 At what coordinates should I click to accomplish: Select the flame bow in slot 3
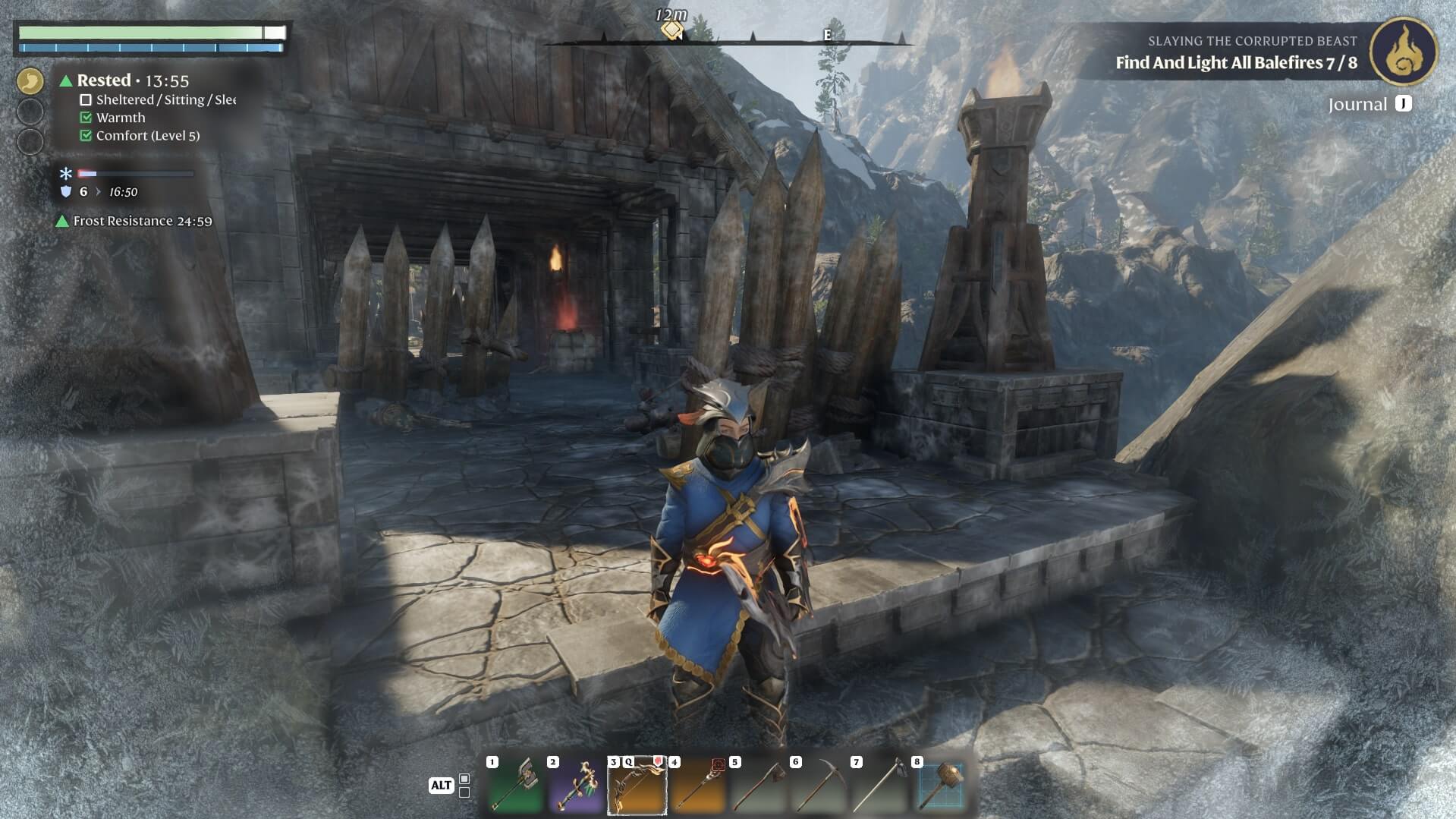pos(637,785)
